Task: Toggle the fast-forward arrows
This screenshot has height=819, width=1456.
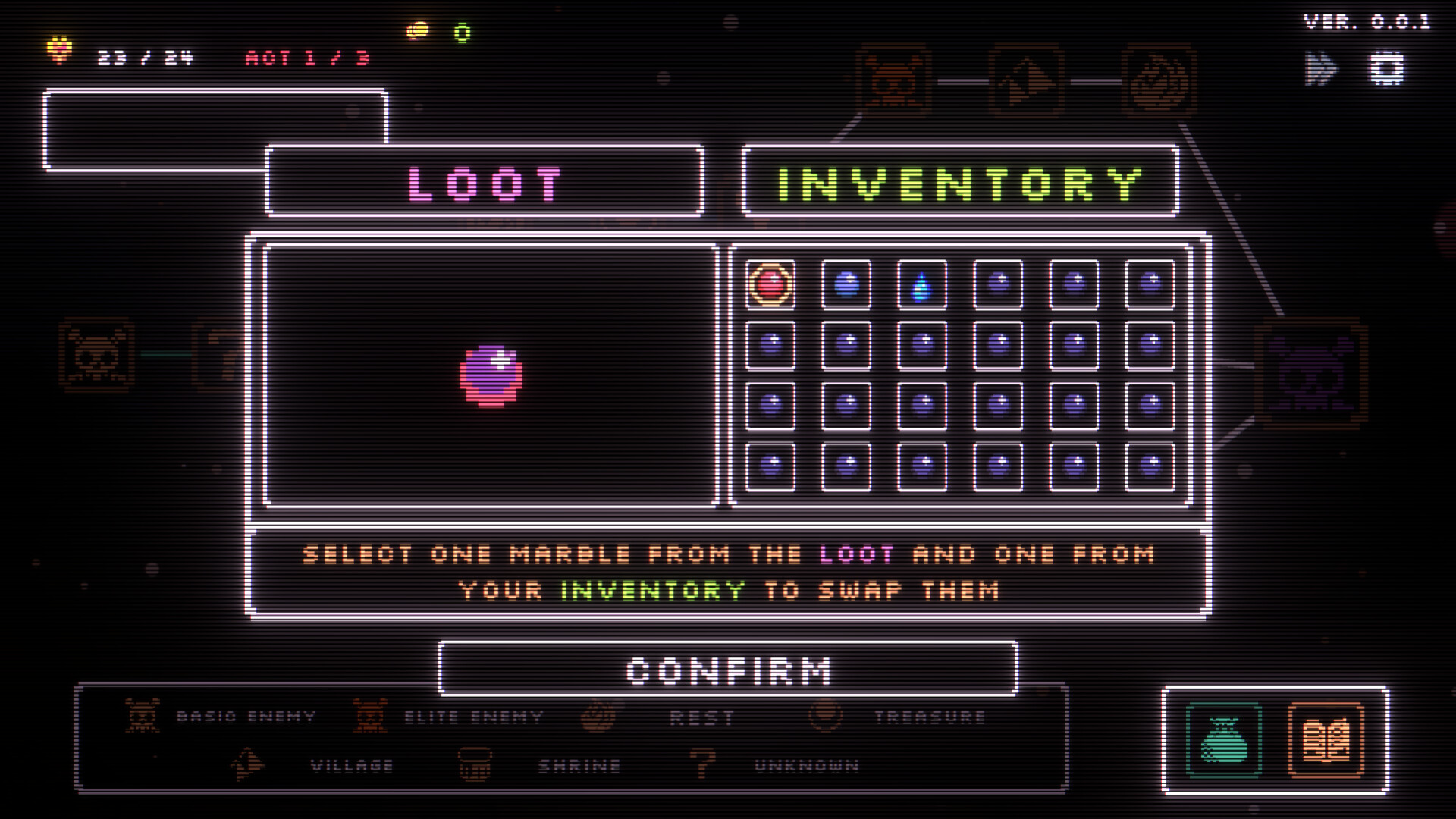Action: 1321,69
